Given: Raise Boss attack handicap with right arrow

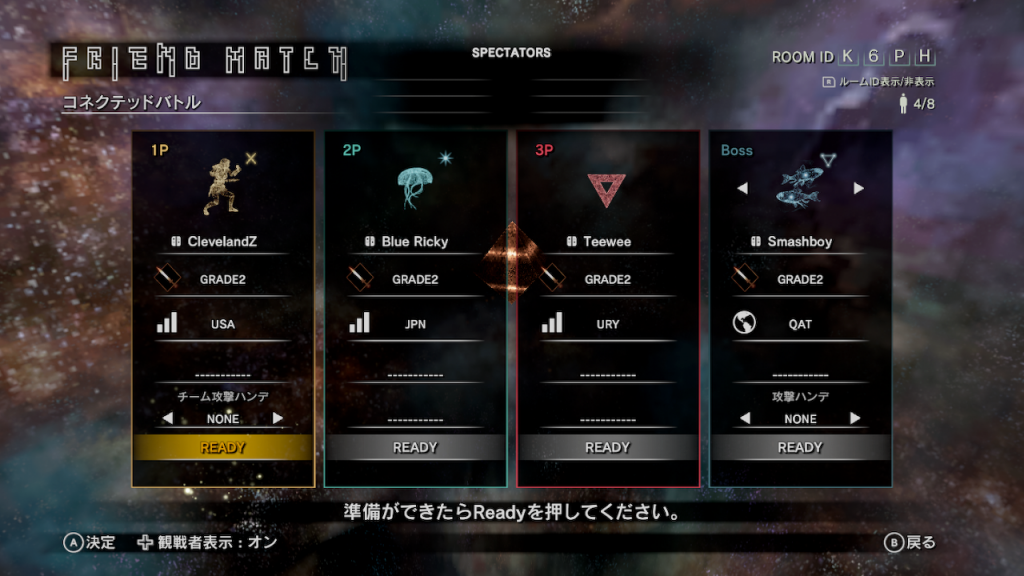Looking at the screenshot, I should pos(855,418).
